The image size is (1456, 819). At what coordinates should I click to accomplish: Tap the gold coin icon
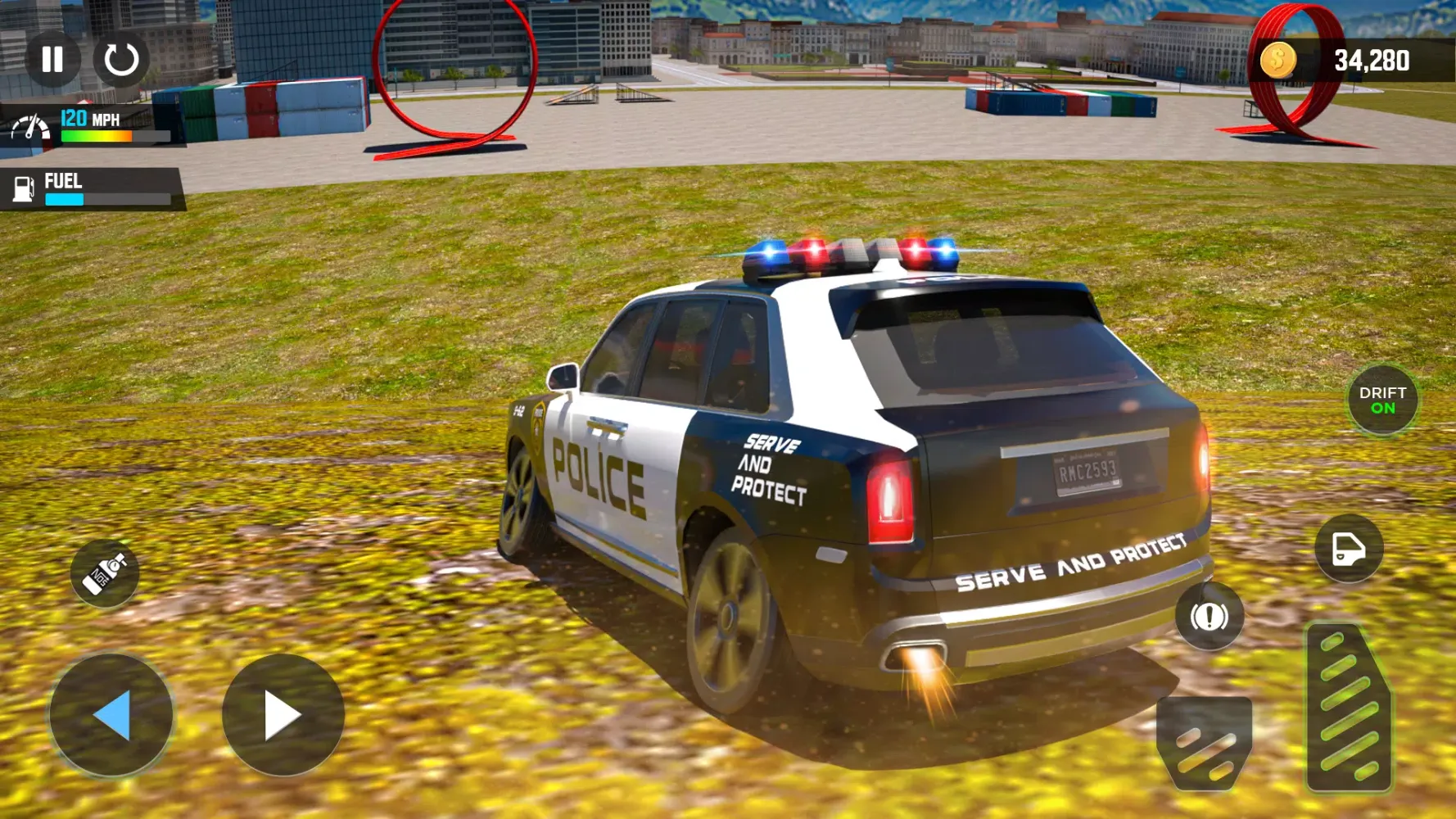point(1277,60)
